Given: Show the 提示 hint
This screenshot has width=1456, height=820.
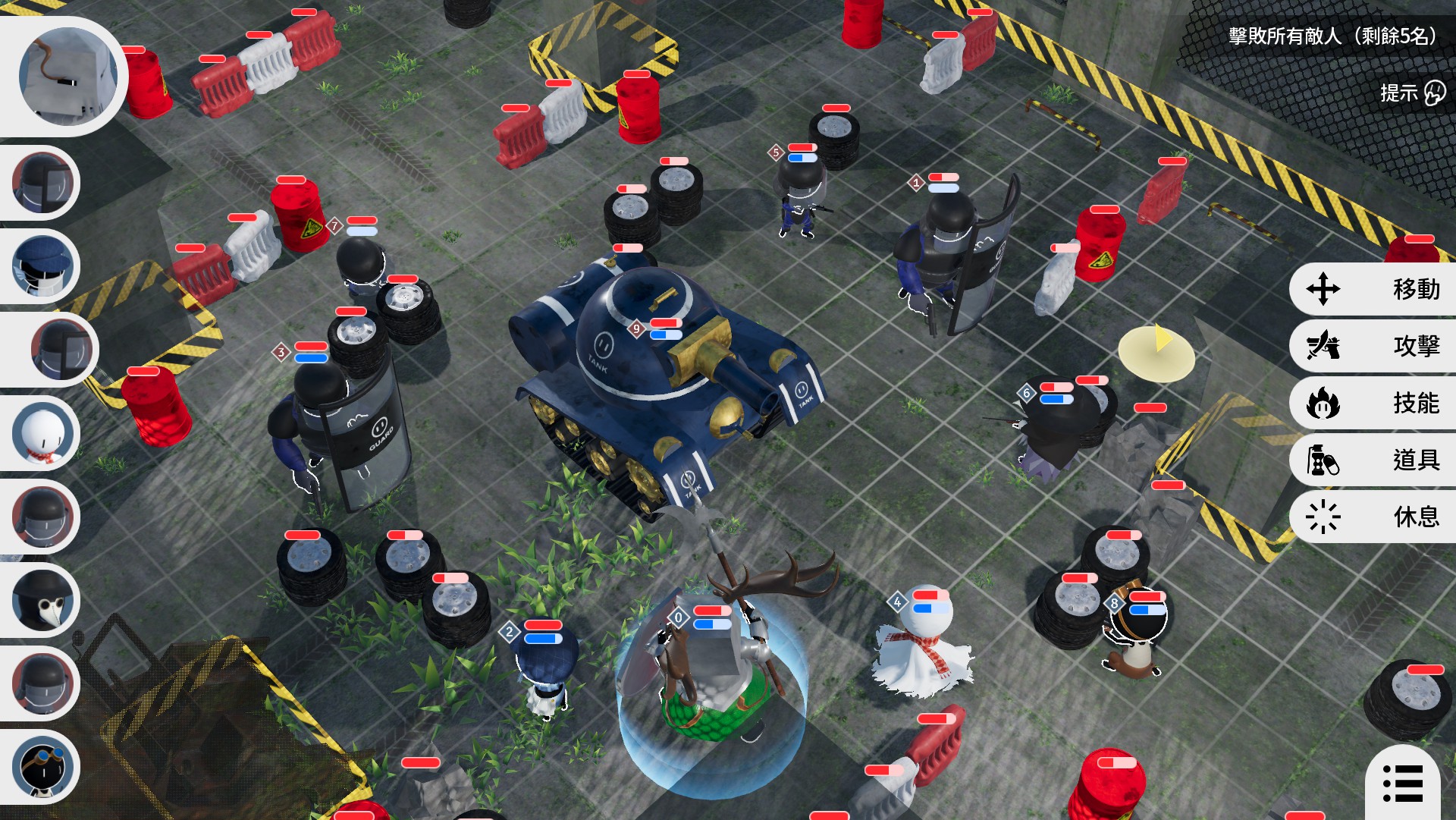Looking at the screenshot, I should click(x=1412, y=93).
